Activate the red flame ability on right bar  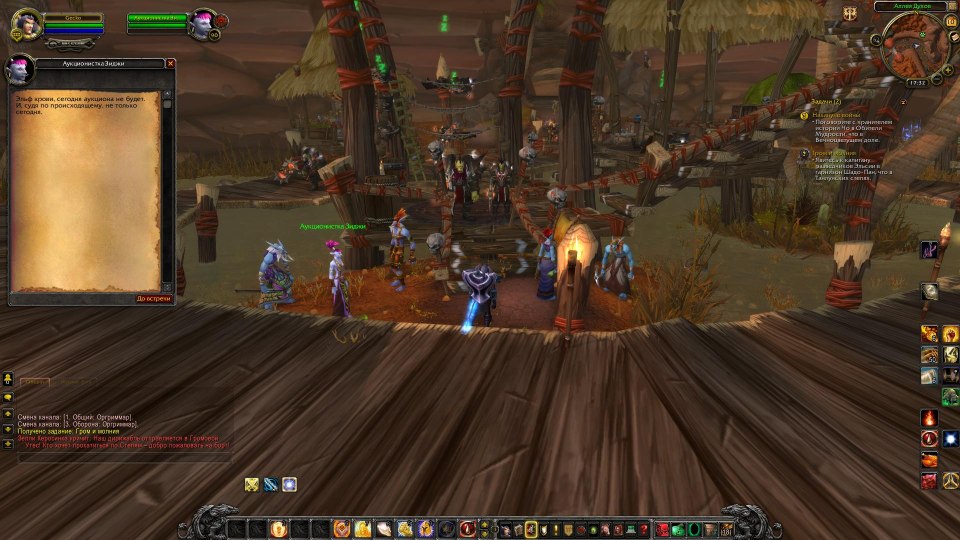pyautogui.click(x=929, y=417)
